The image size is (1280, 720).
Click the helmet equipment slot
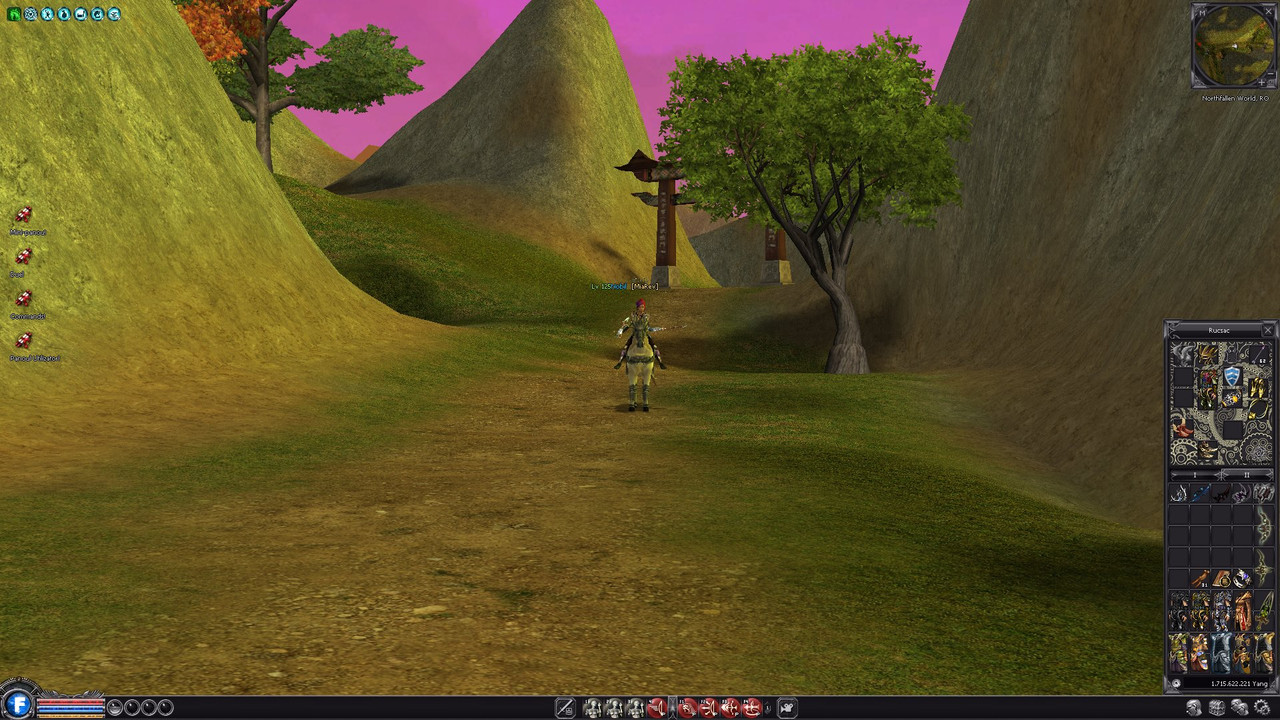[x=1209, y=354]
